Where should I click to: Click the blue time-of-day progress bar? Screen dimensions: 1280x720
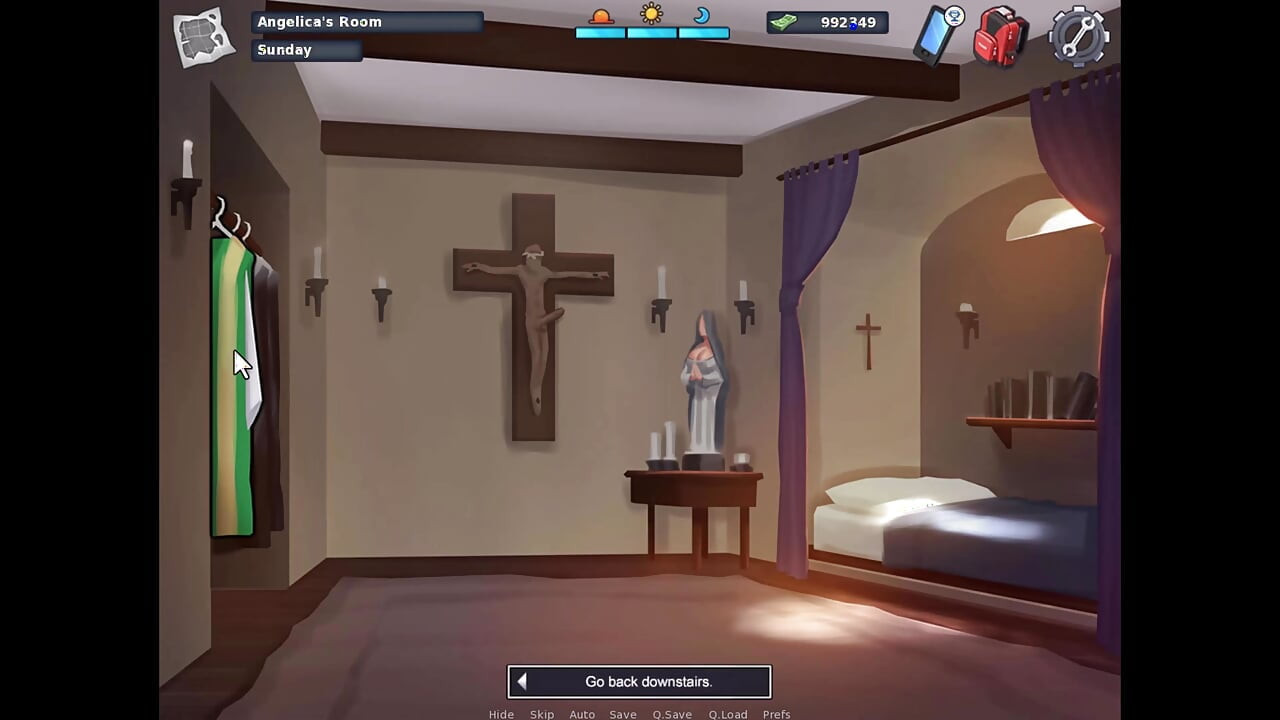(651, 34)
